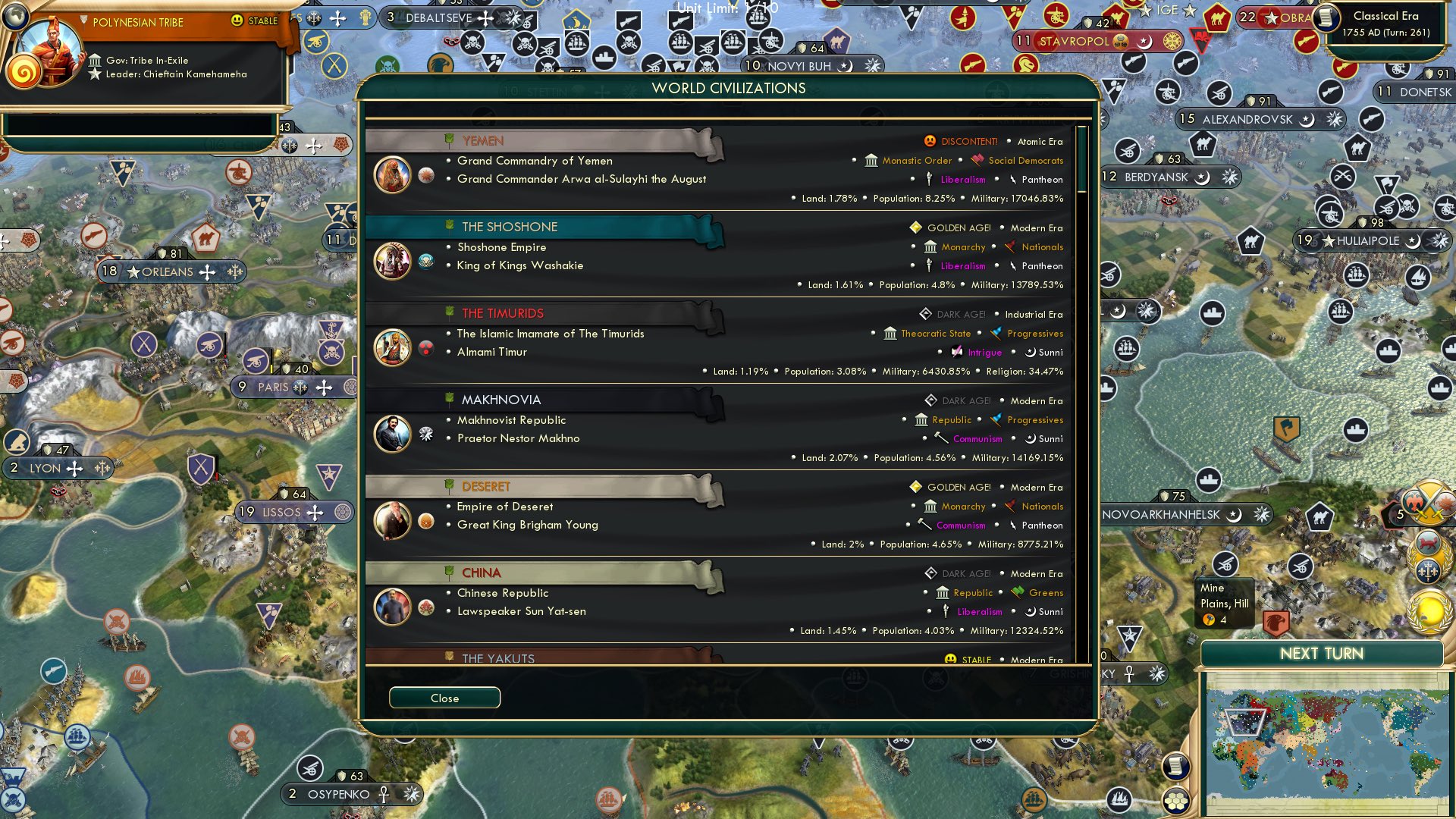
Task: Click Sun Yat-sen's portrait under China
Action: (x=393, y=607)
